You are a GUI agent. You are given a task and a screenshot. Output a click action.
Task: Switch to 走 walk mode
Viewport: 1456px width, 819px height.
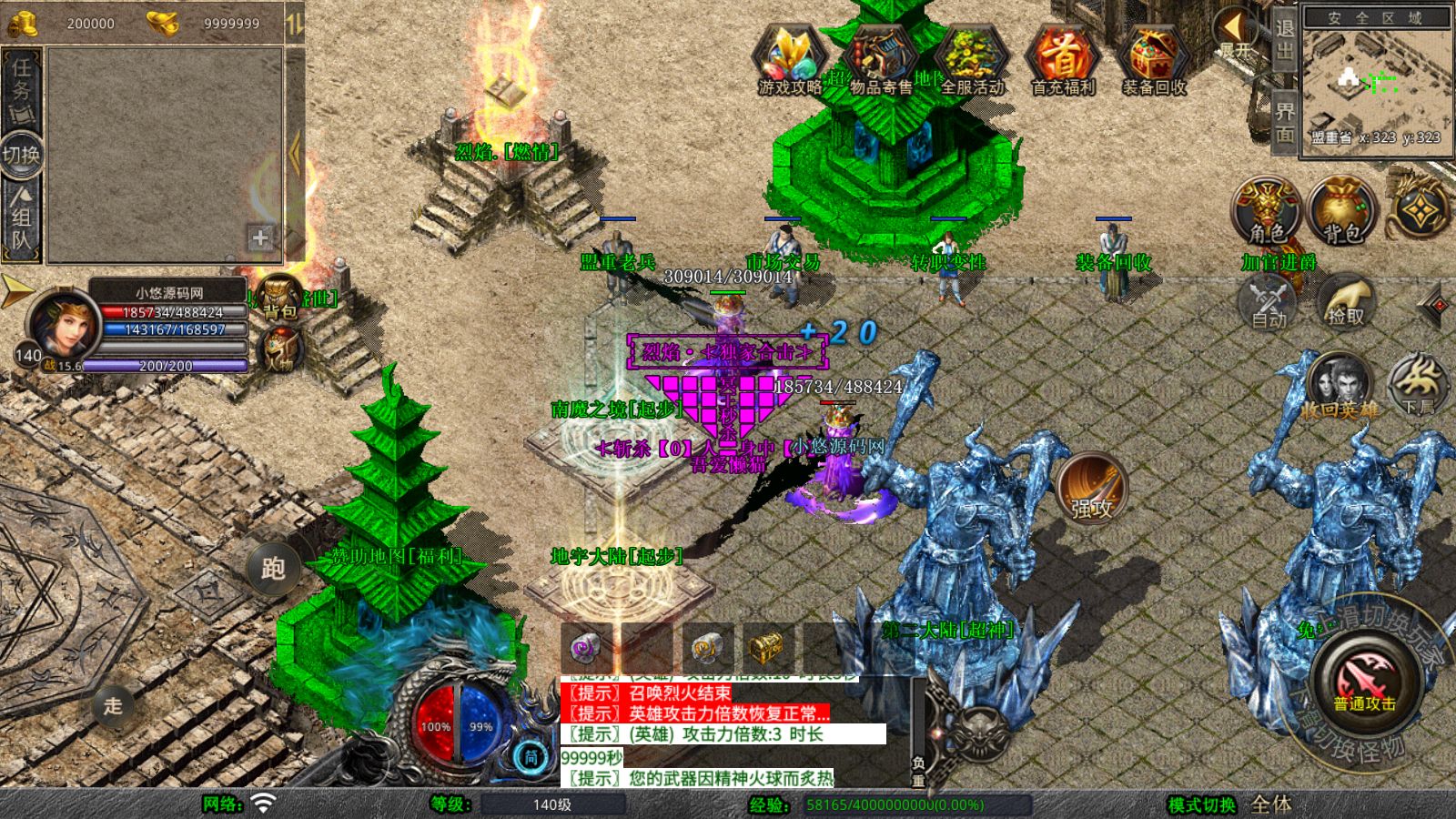pyautogui.click(x=113, y=705)
